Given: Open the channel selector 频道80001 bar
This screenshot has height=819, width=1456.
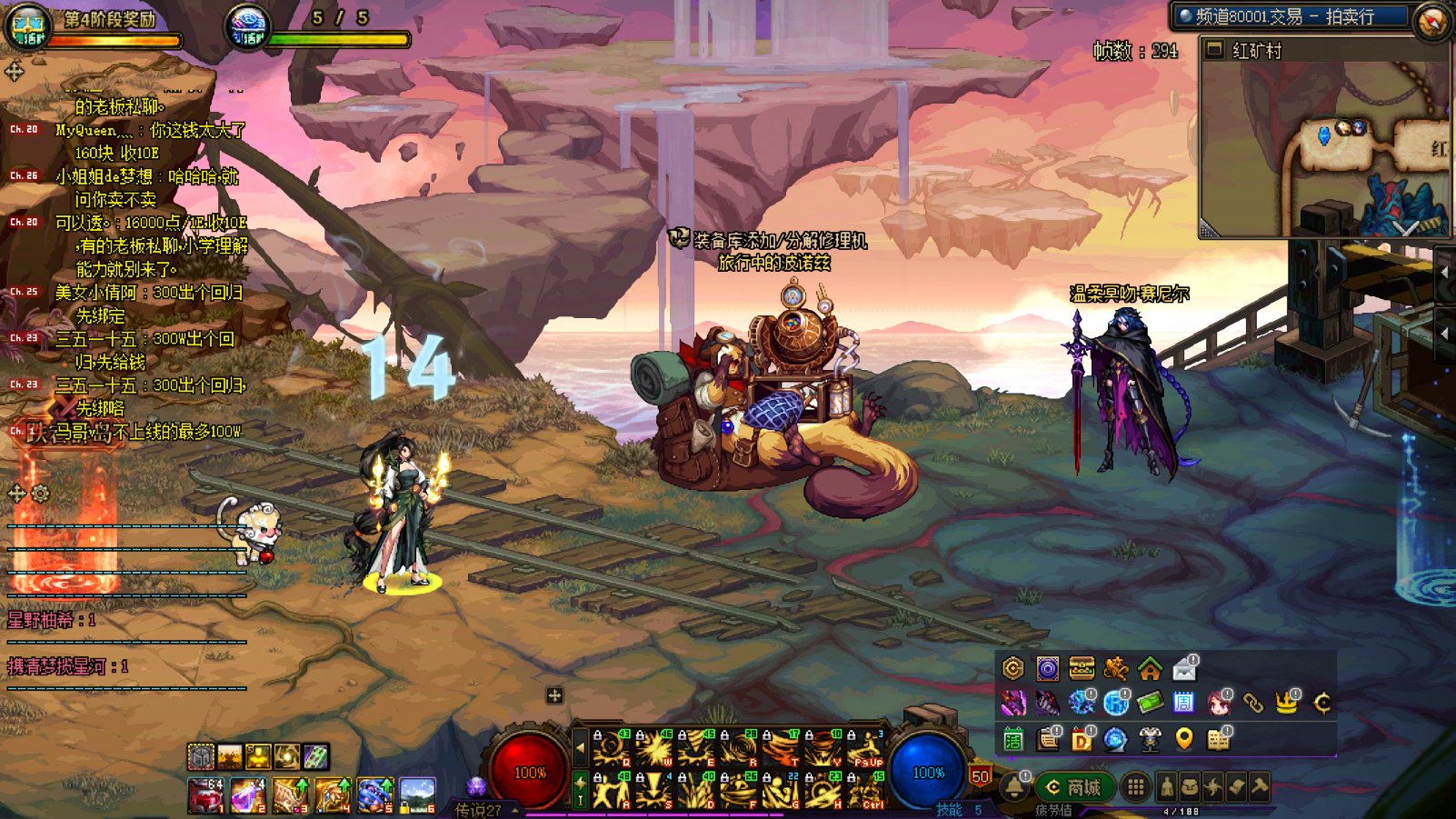Looking at the screenshot, I should click(x=1291, y=16).
